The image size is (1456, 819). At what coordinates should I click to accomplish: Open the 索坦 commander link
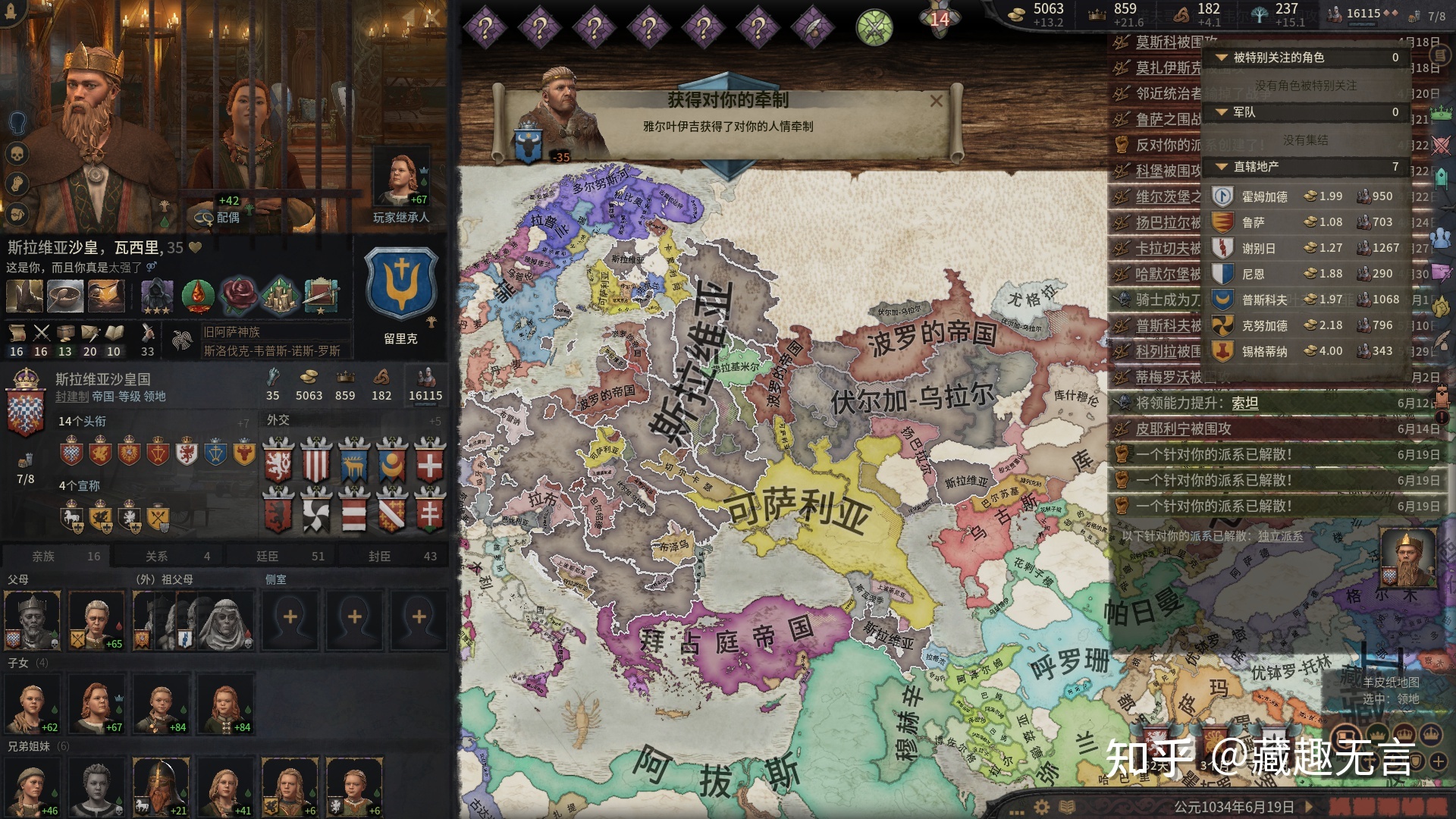(x=1244, y=403)
